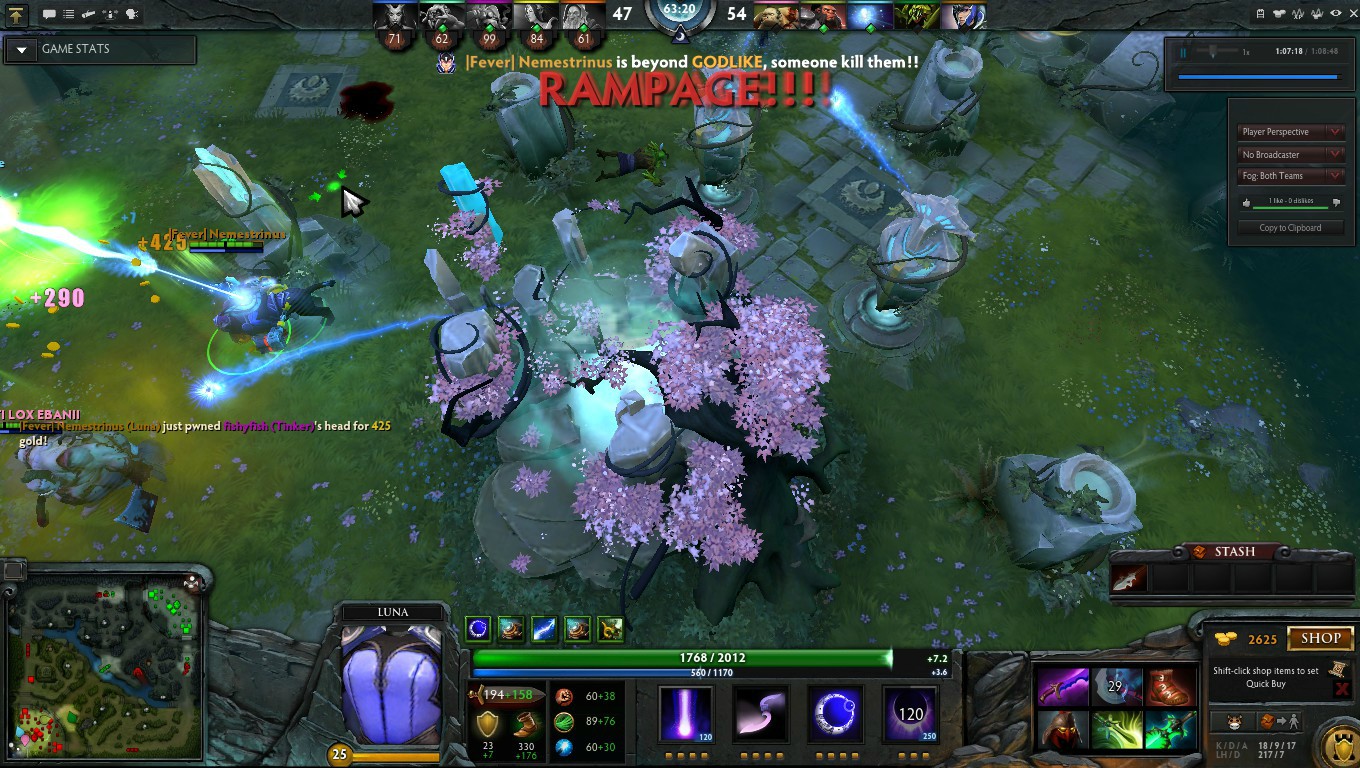
Task: Click Copy to Clipboard button
Action: (x=1290, y=228)
